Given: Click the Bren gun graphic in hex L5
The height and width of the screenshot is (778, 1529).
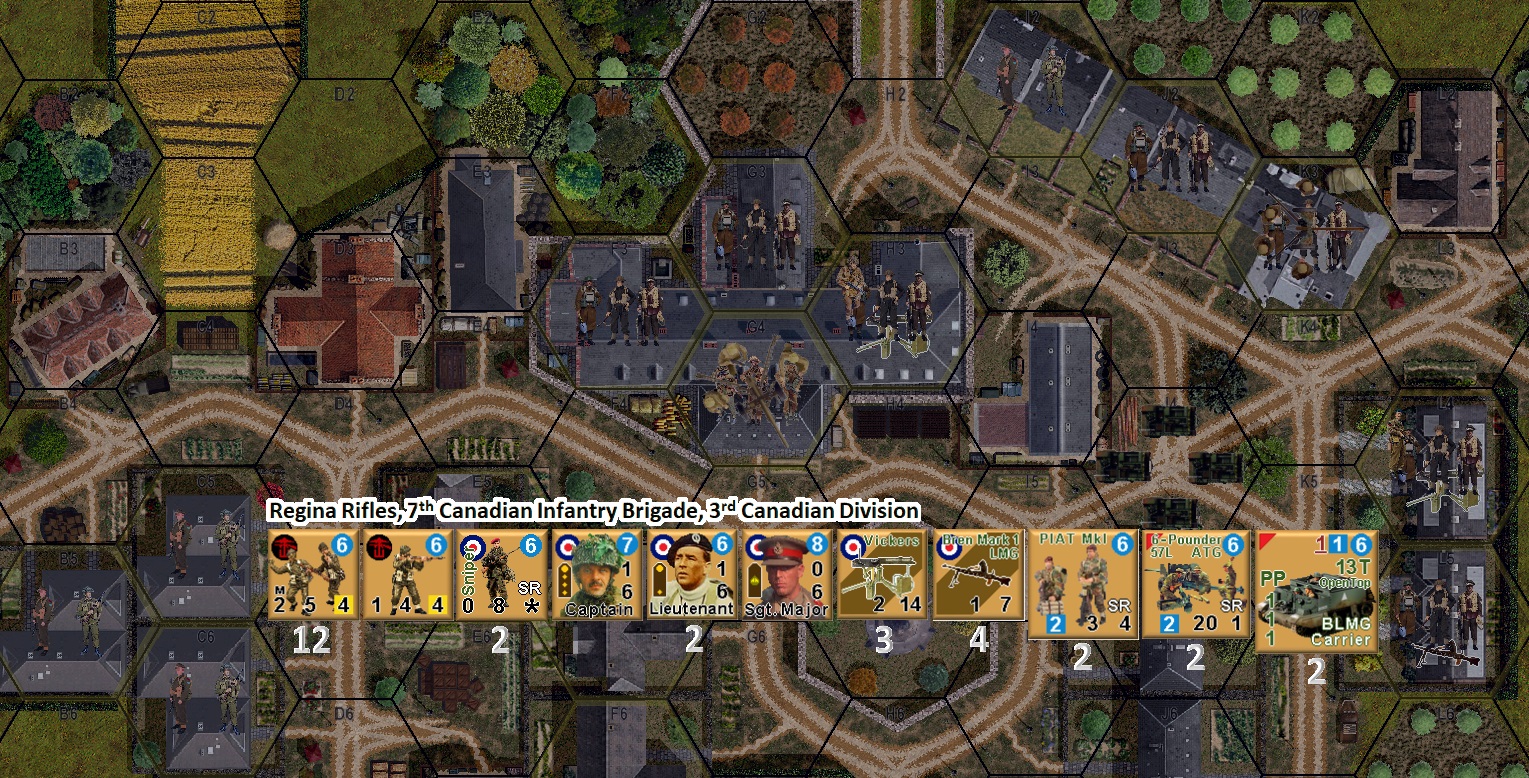Looking at the screenshot, I should pos(1448,652).
